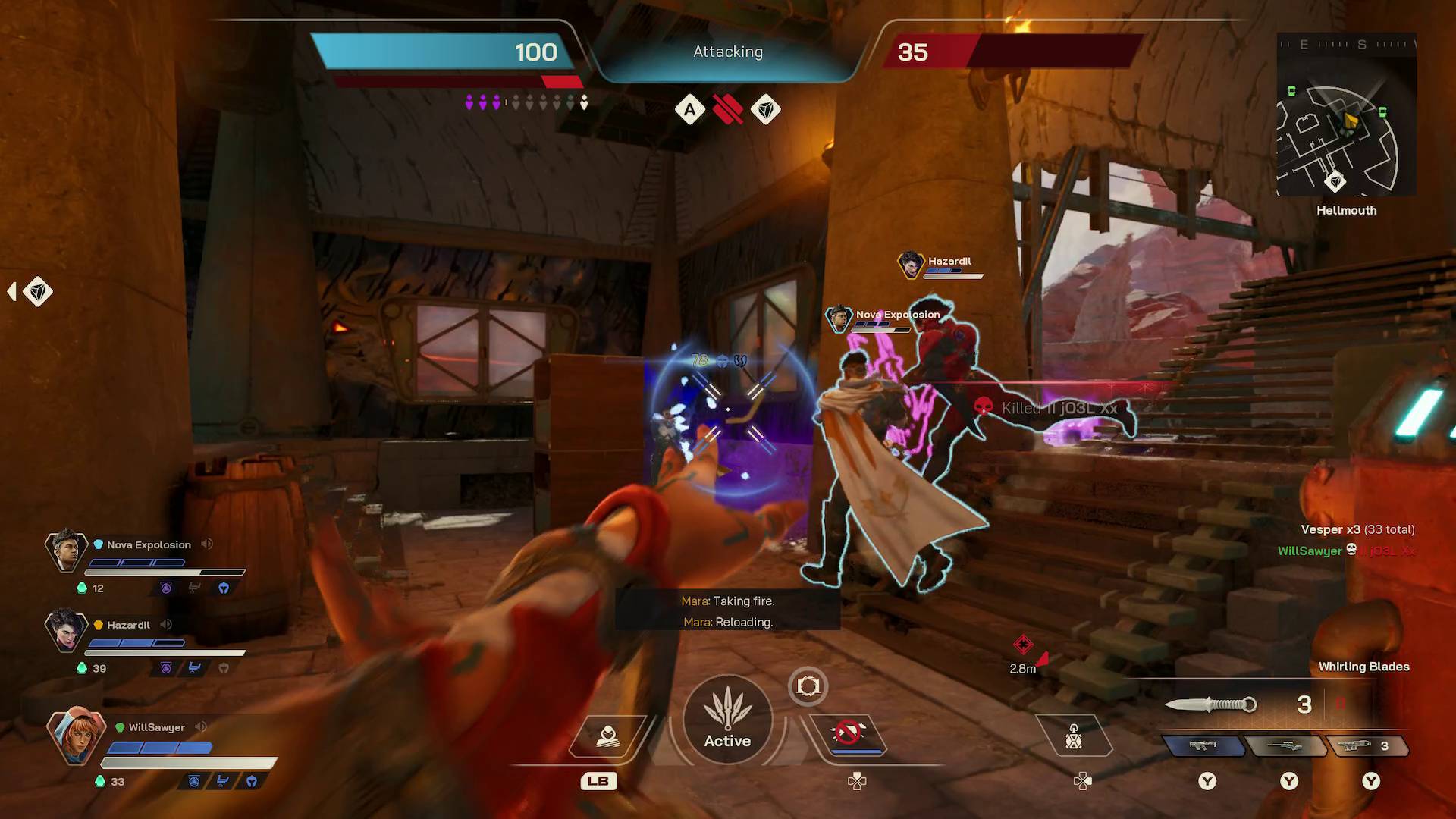
Task: Click the Hellmouth location label
Action: [x=1347, y=211]
